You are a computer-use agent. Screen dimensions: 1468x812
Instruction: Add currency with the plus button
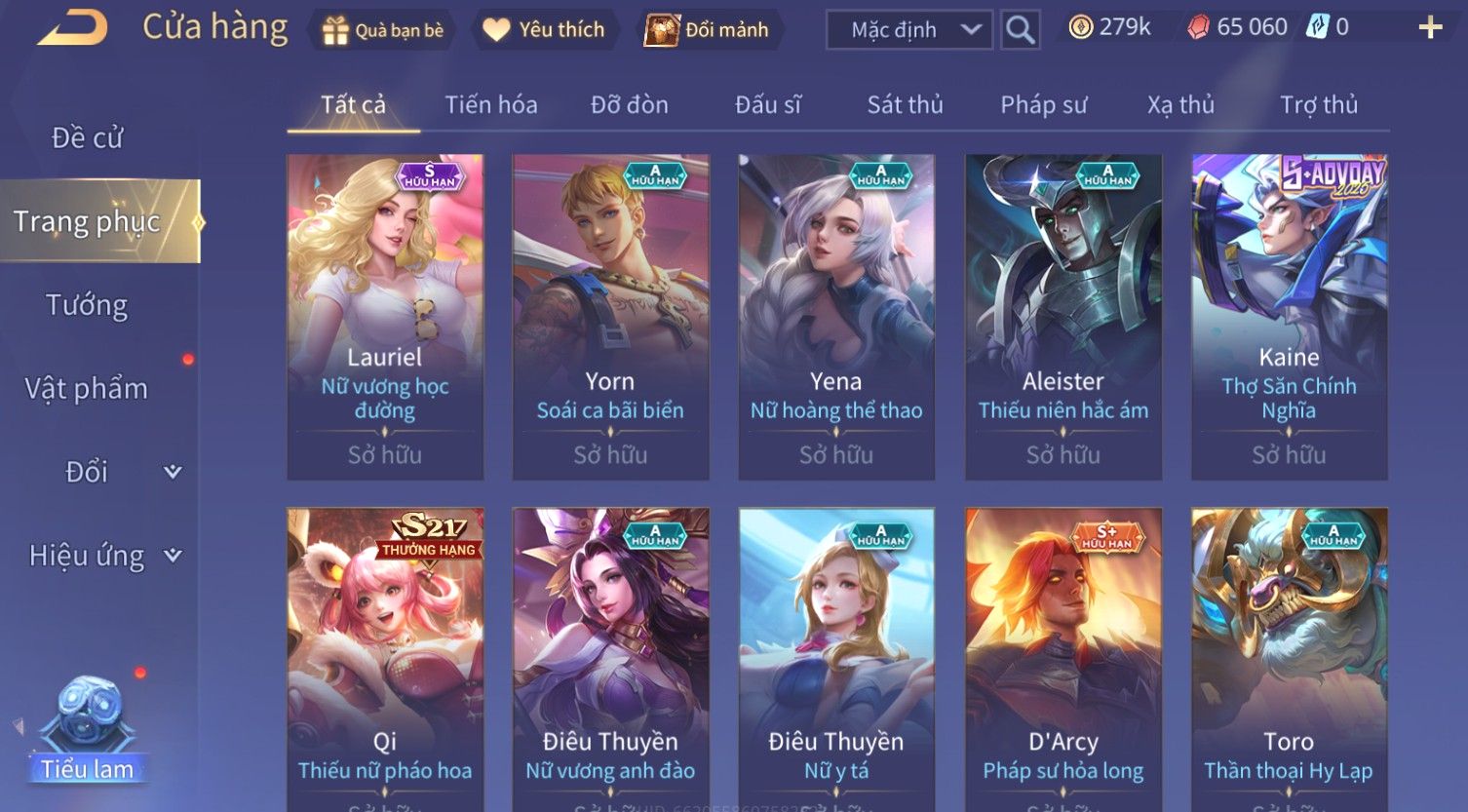pyautogui.click(x=1429, y=27)
